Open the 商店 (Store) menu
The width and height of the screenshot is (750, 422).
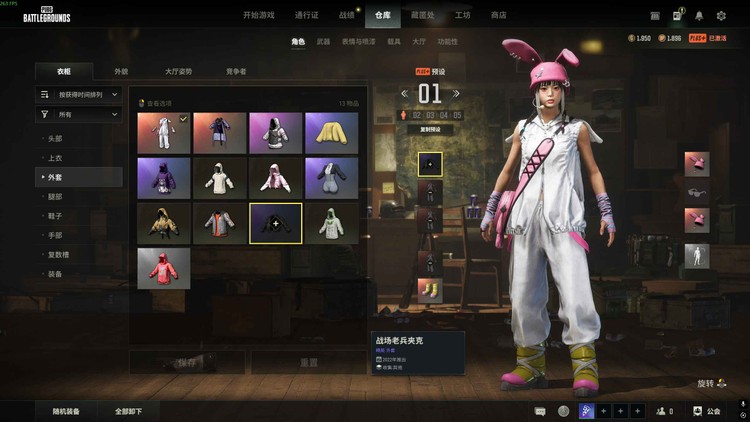[x=498, y=15]
